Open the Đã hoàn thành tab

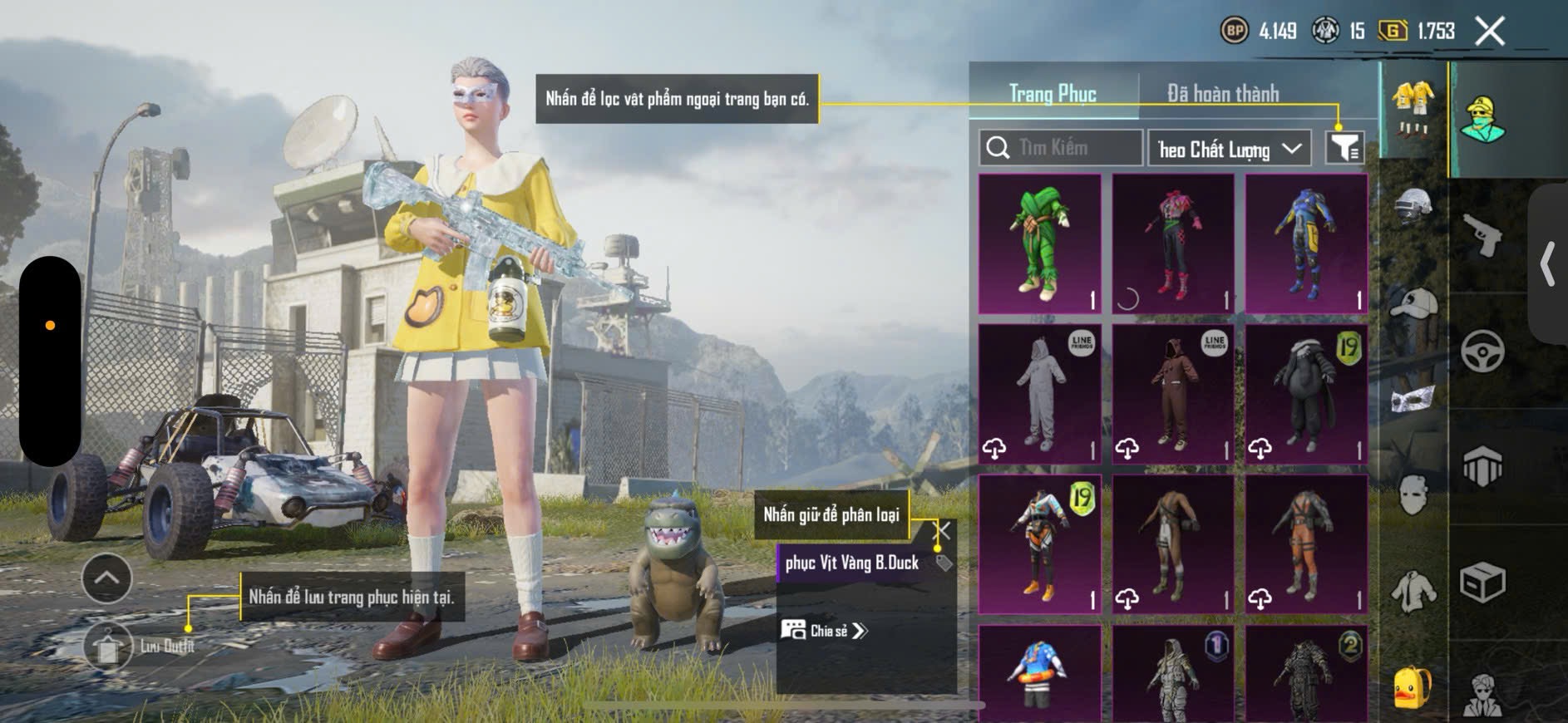point(1222,93)
